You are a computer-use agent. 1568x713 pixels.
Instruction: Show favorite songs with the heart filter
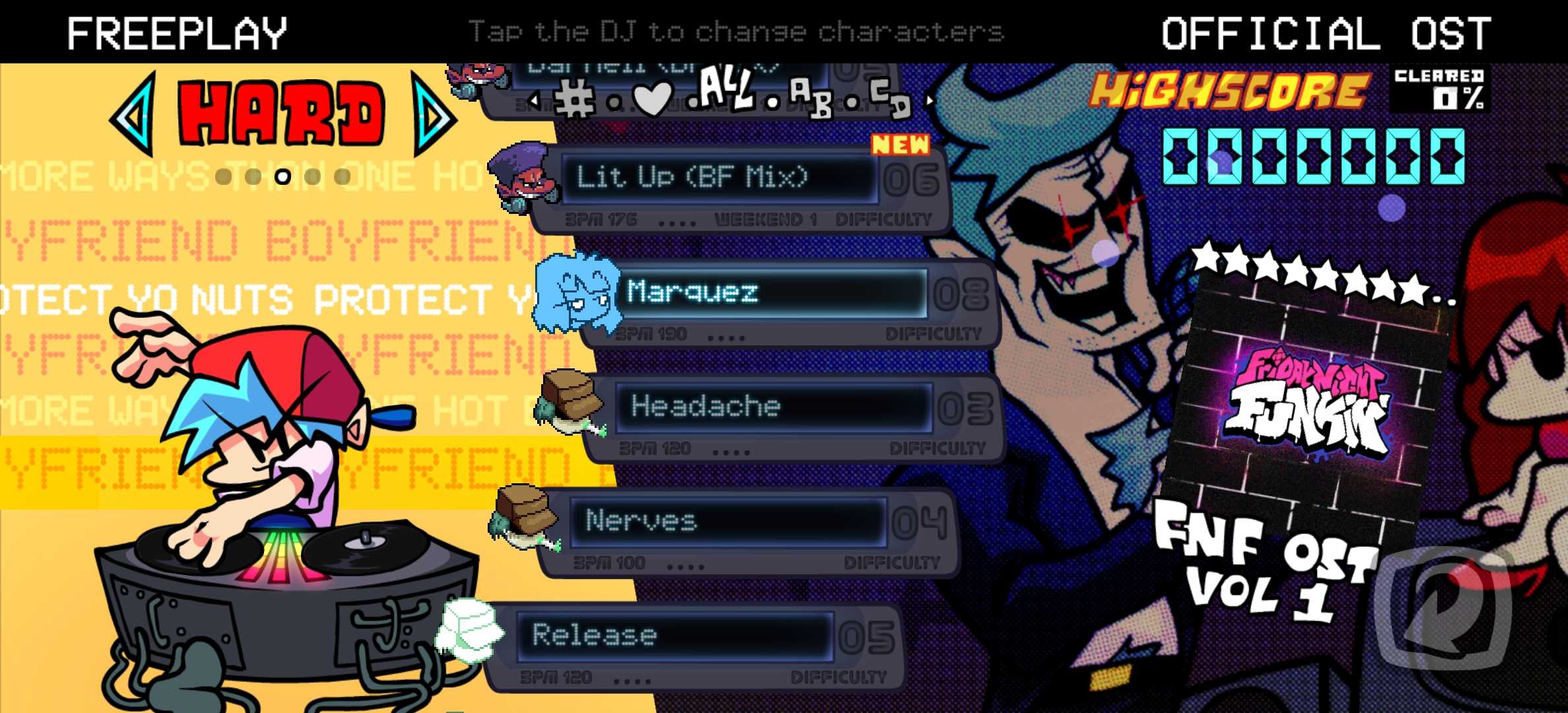pos(652,99)
